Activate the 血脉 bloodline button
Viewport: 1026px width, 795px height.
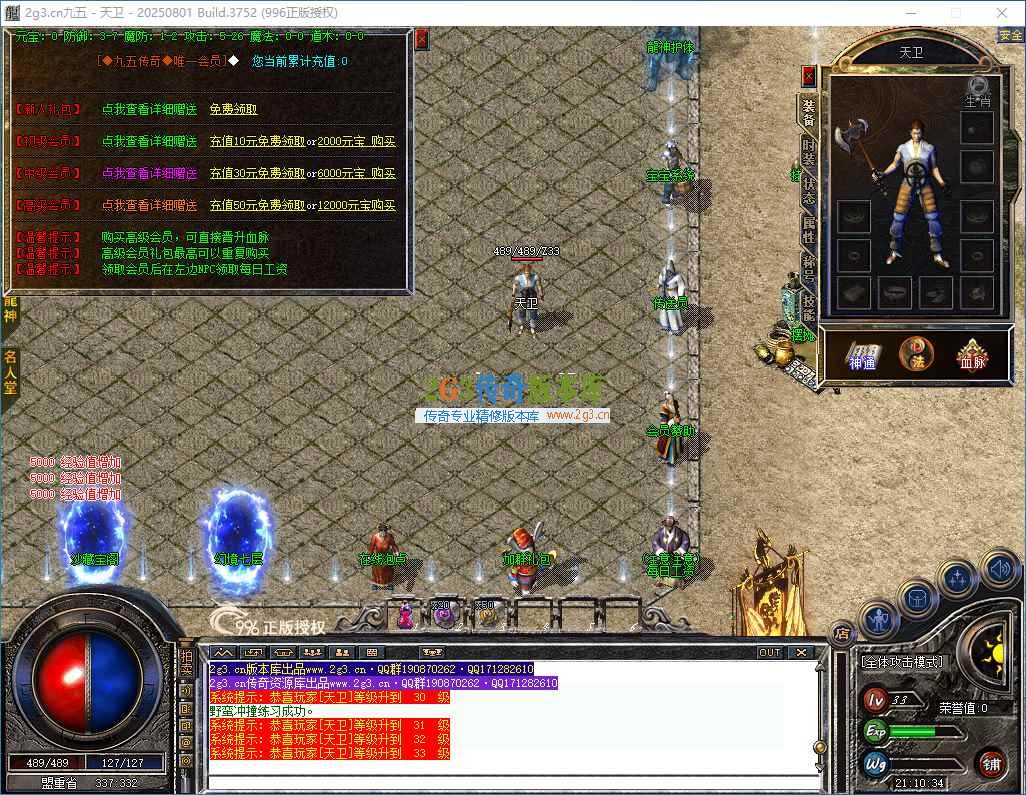click(971, 354)
